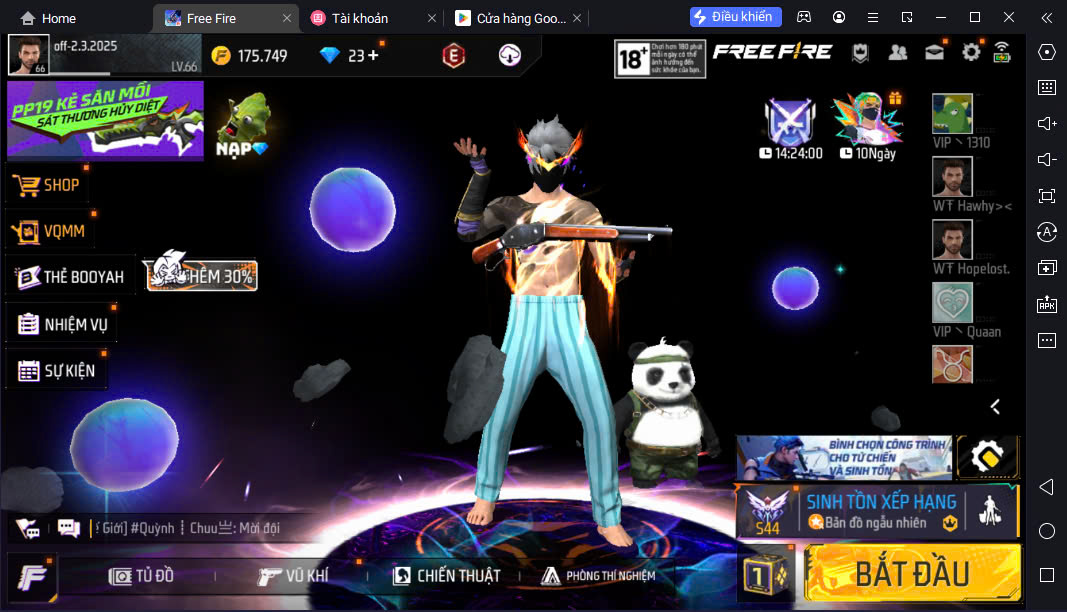1067x612 pixels.
Task: Open PHÒNG THÍ NGHIỆM lab tab
Action: coord(598,575)
